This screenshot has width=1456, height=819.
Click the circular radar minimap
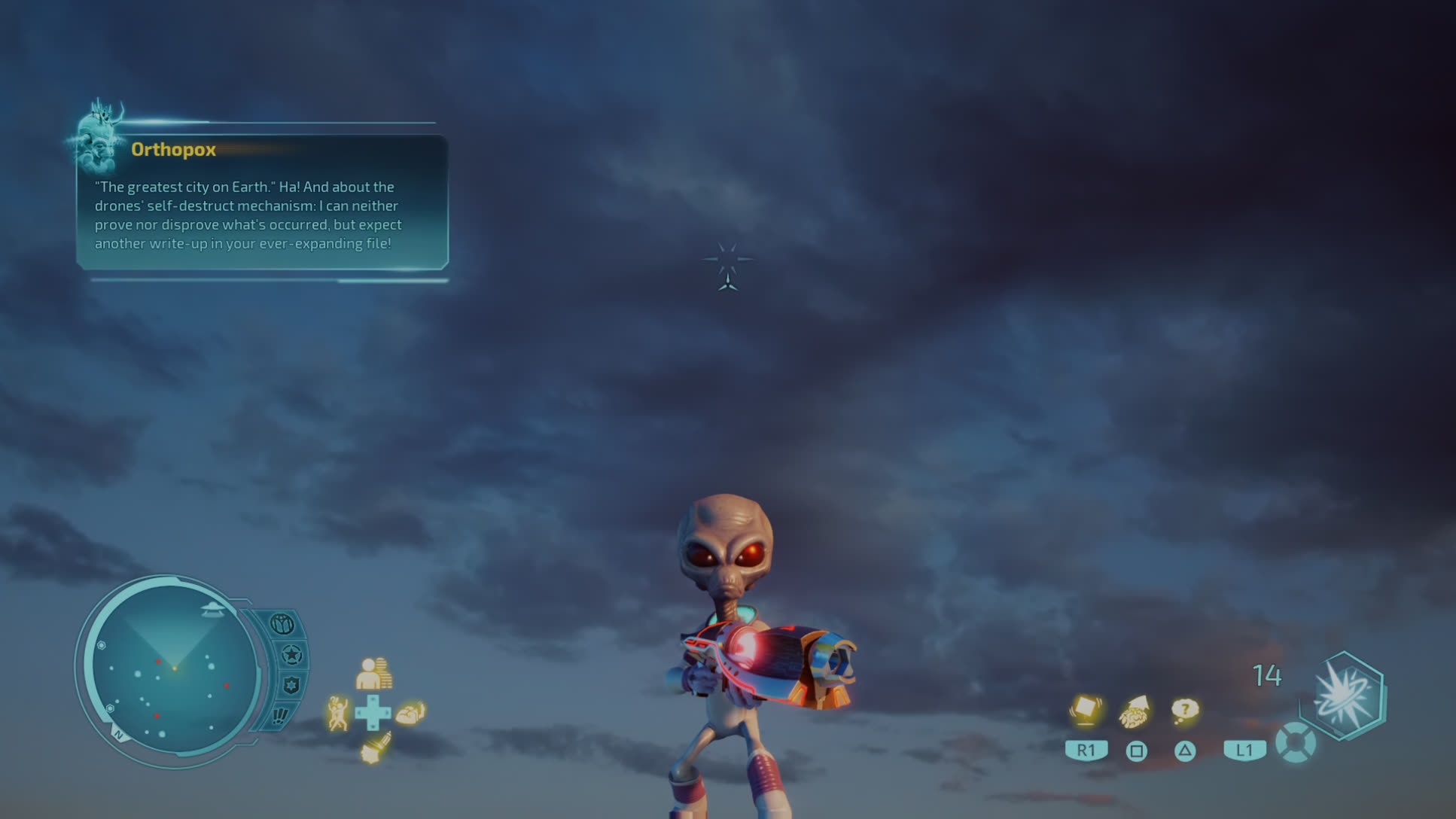click(x=174, y=670)
